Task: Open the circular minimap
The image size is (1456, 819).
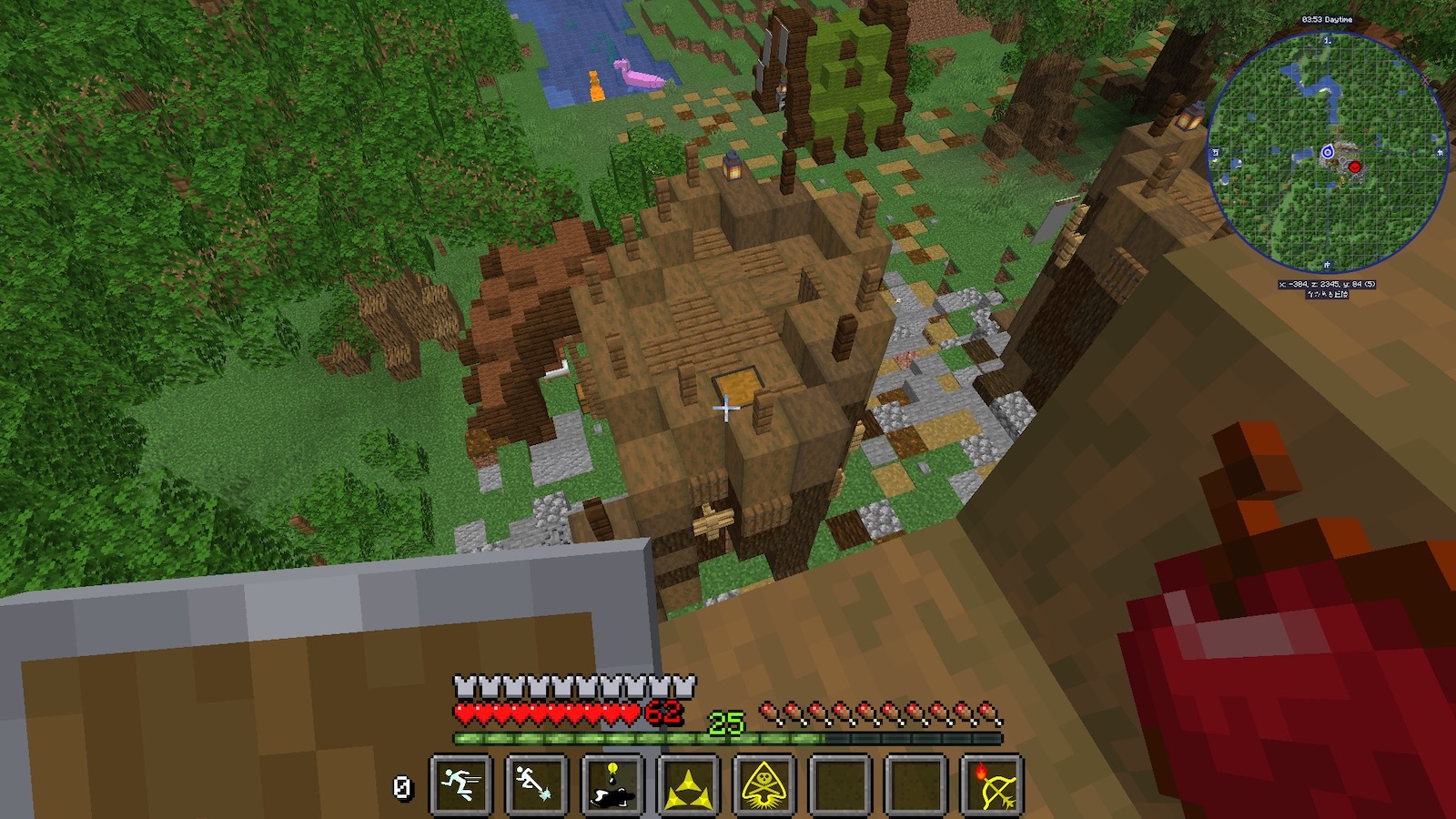Action: click(x=1327, y=154)
